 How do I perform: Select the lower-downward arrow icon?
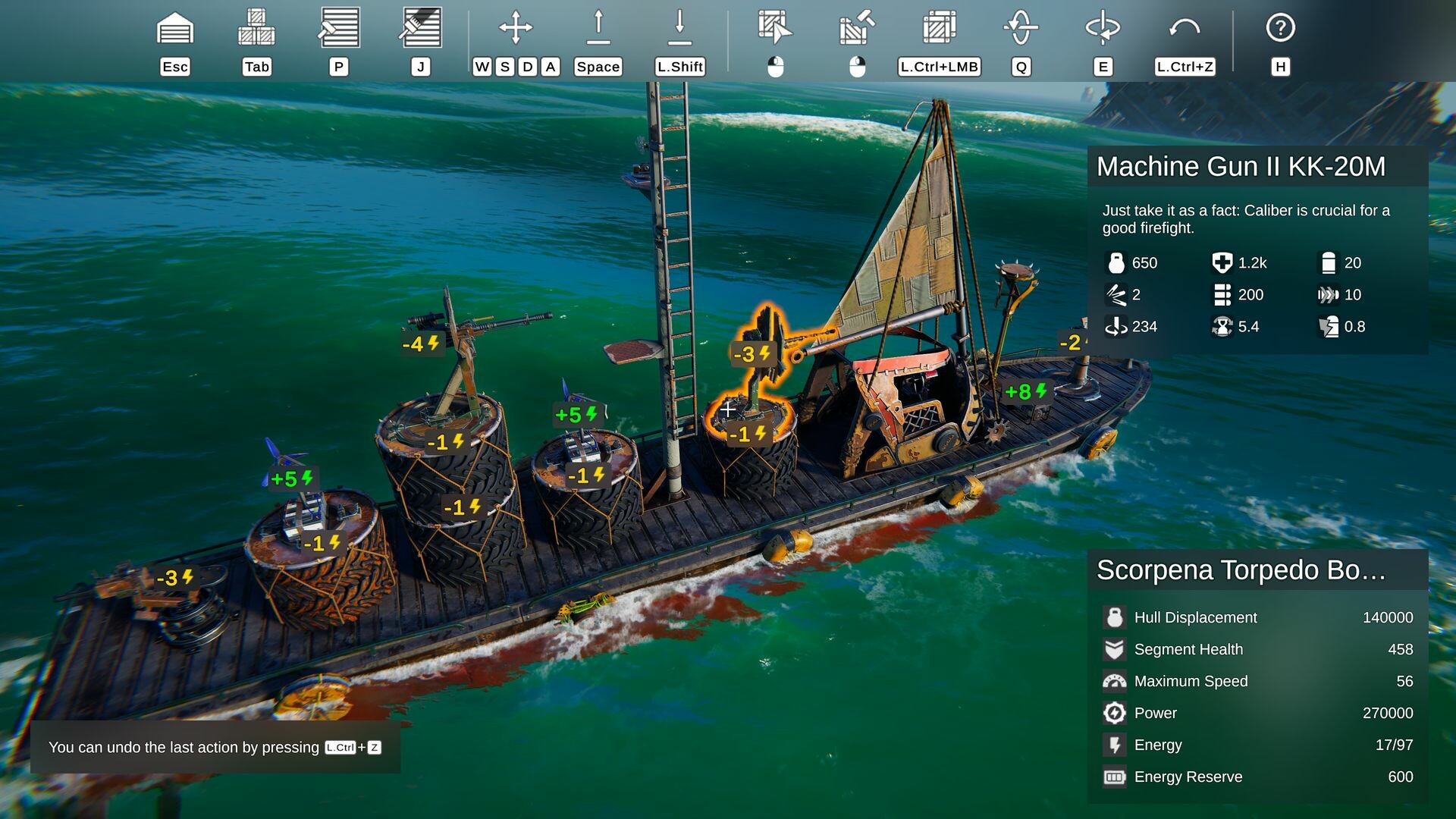point(680,28)
